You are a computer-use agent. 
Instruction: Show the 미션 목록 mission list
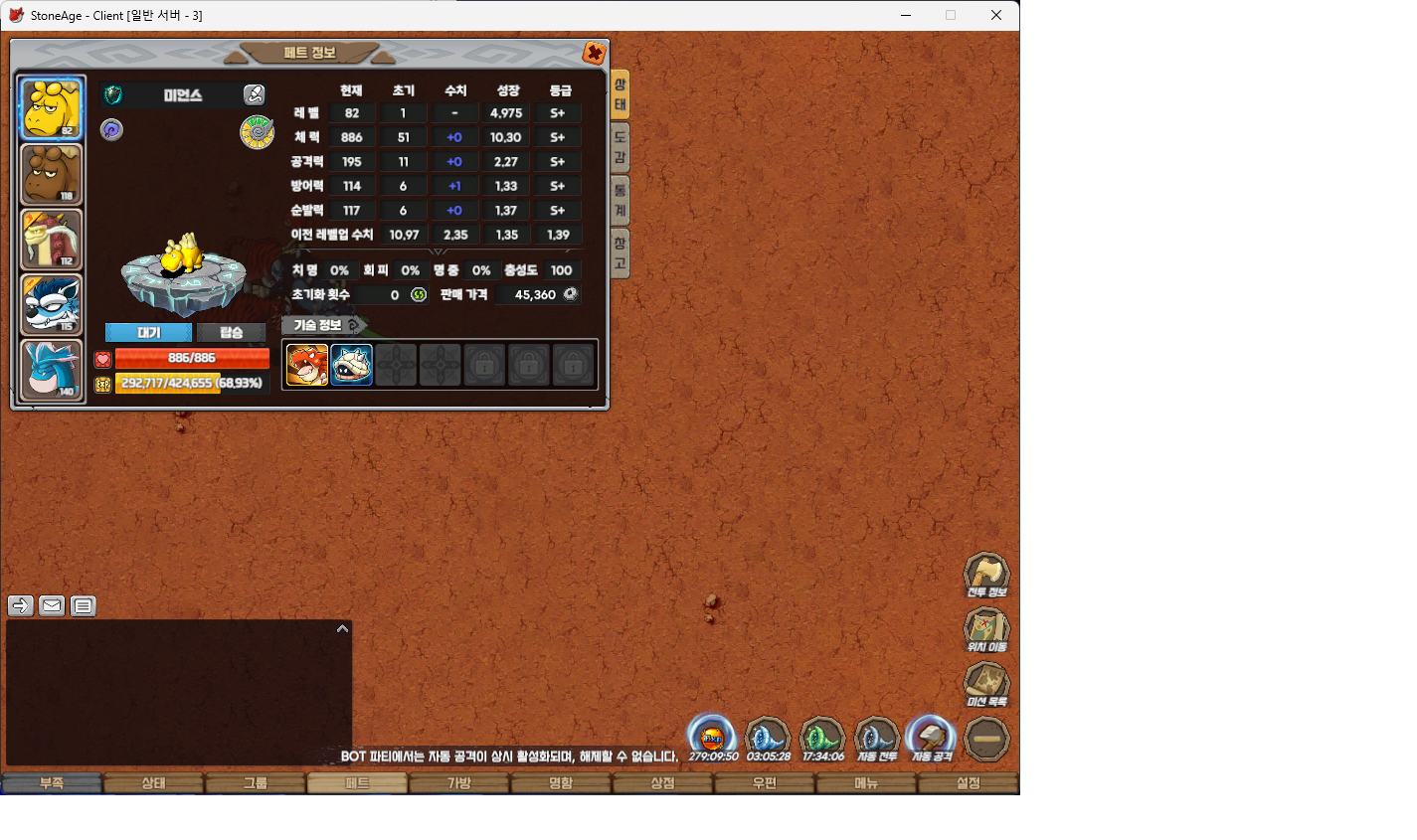point(986,685)
